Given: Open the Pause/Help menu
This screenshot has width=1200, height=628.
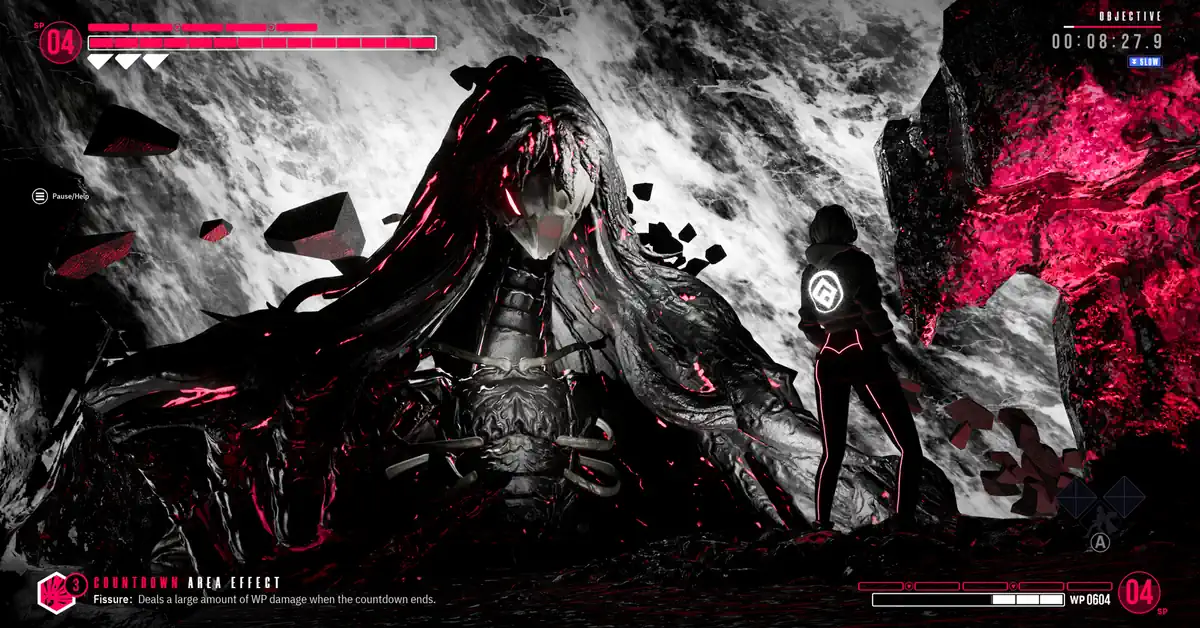Looking at the screenshot, I should click(x=40, y=196).
